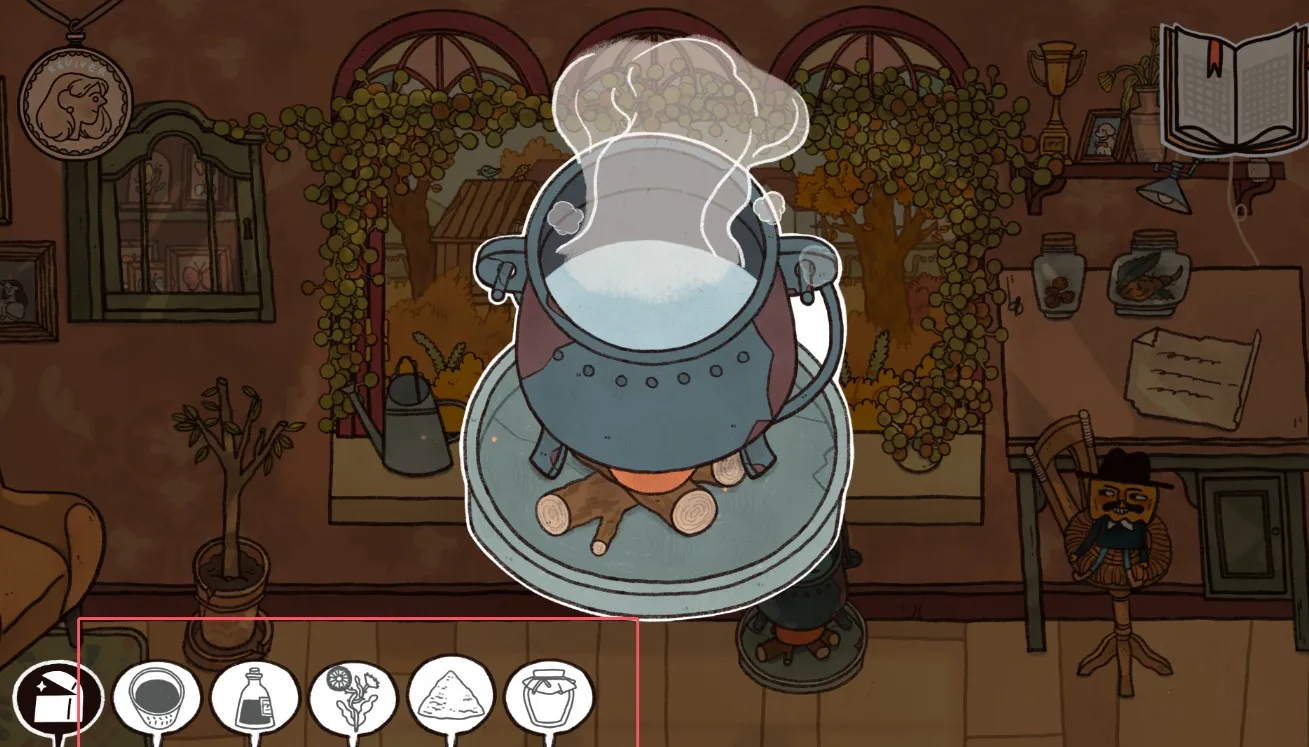Select the herbs and lemon slice ingredient

coord(353,698)
